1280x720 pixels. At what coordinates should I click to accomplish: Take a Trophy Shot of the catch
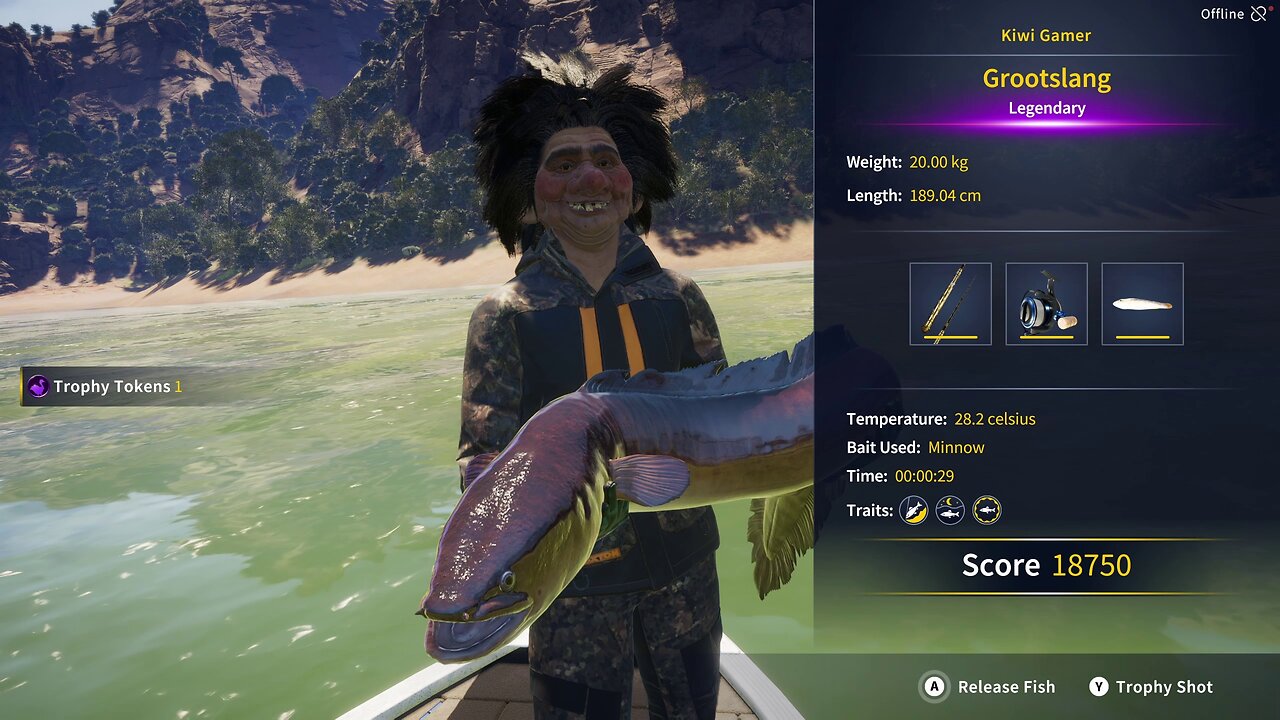pos(1151,687)
